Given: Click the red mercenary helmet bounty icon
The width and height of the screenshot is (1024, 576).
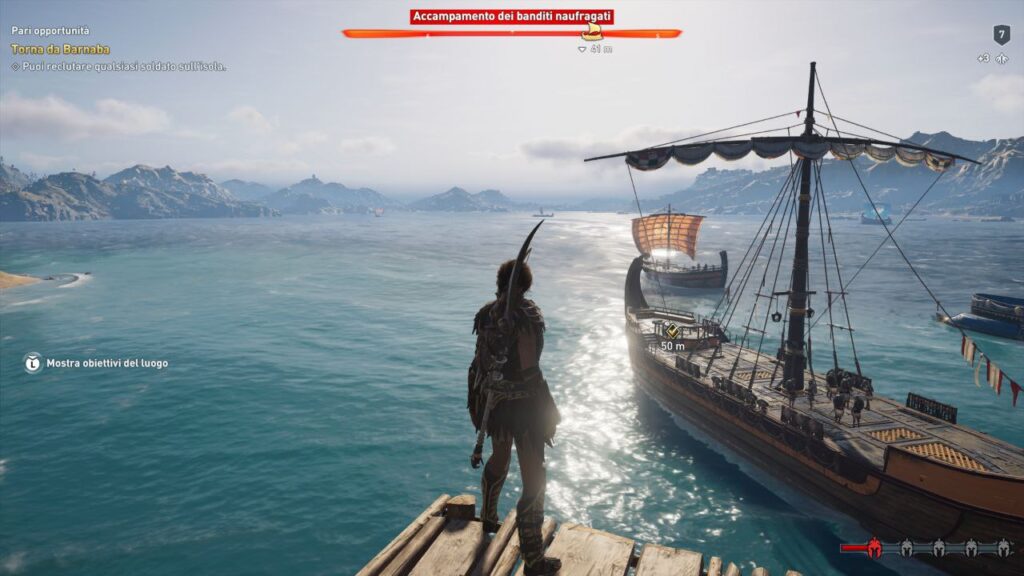Looking at the screenshot, I should (874, 547).
